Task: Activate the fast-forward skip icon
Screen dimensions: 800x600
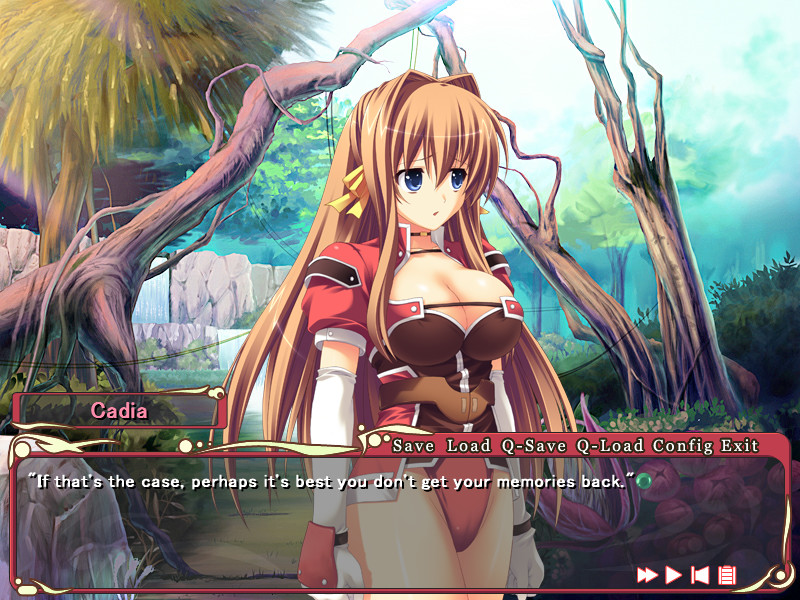Action: pos(648,574)
